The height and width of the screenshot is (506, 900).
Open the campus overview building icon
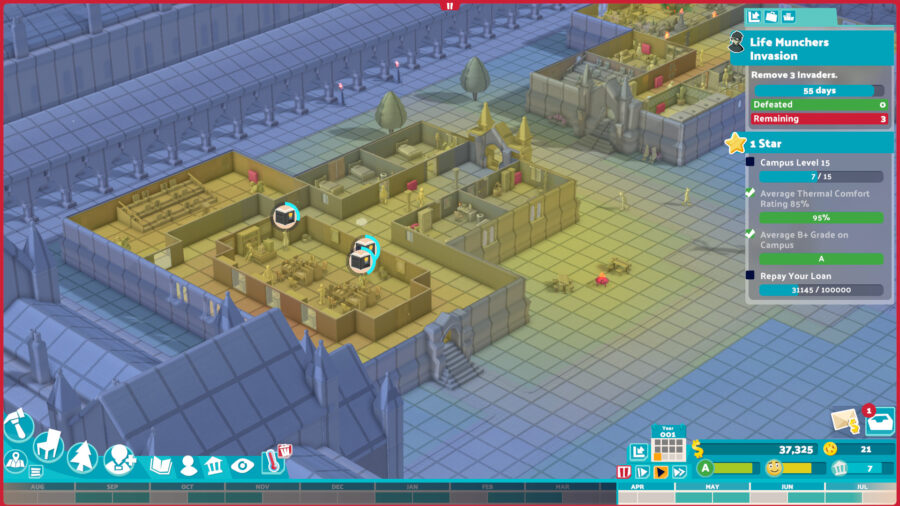[x=214, y=465]
